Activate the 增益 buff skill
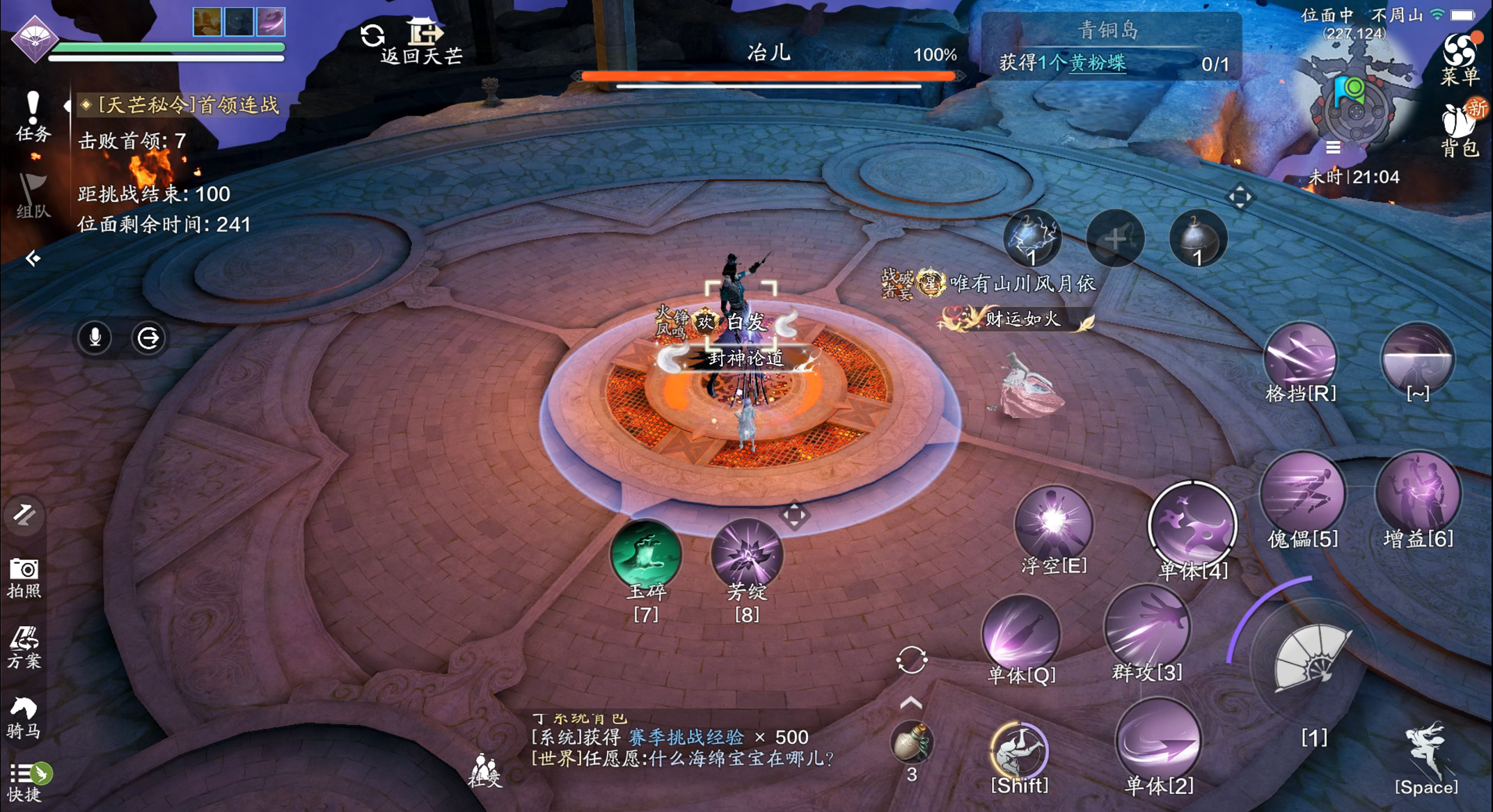Screen dimensions: 1493x812 tap(1418, 495)
